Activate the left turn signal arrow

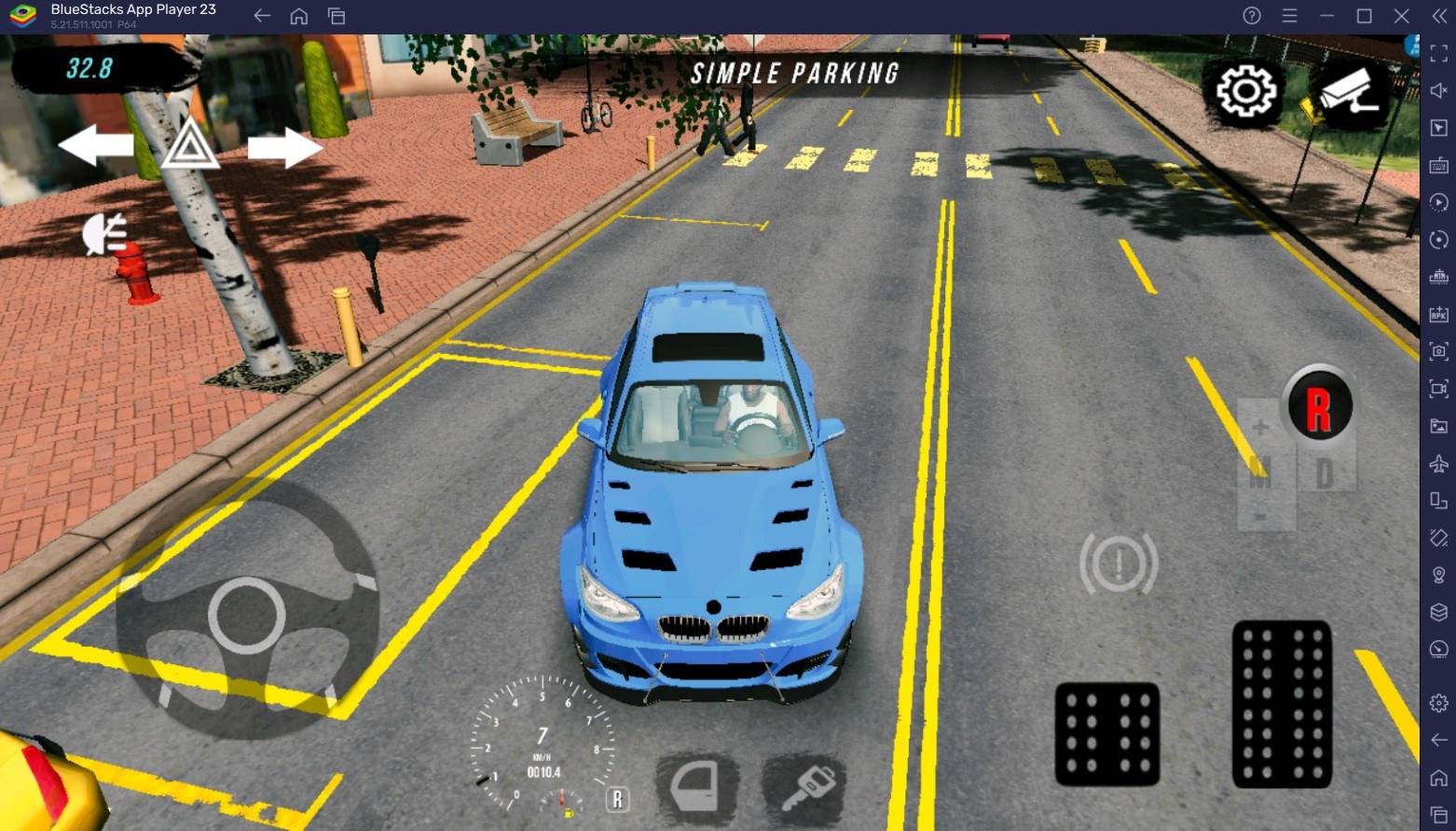95,146
